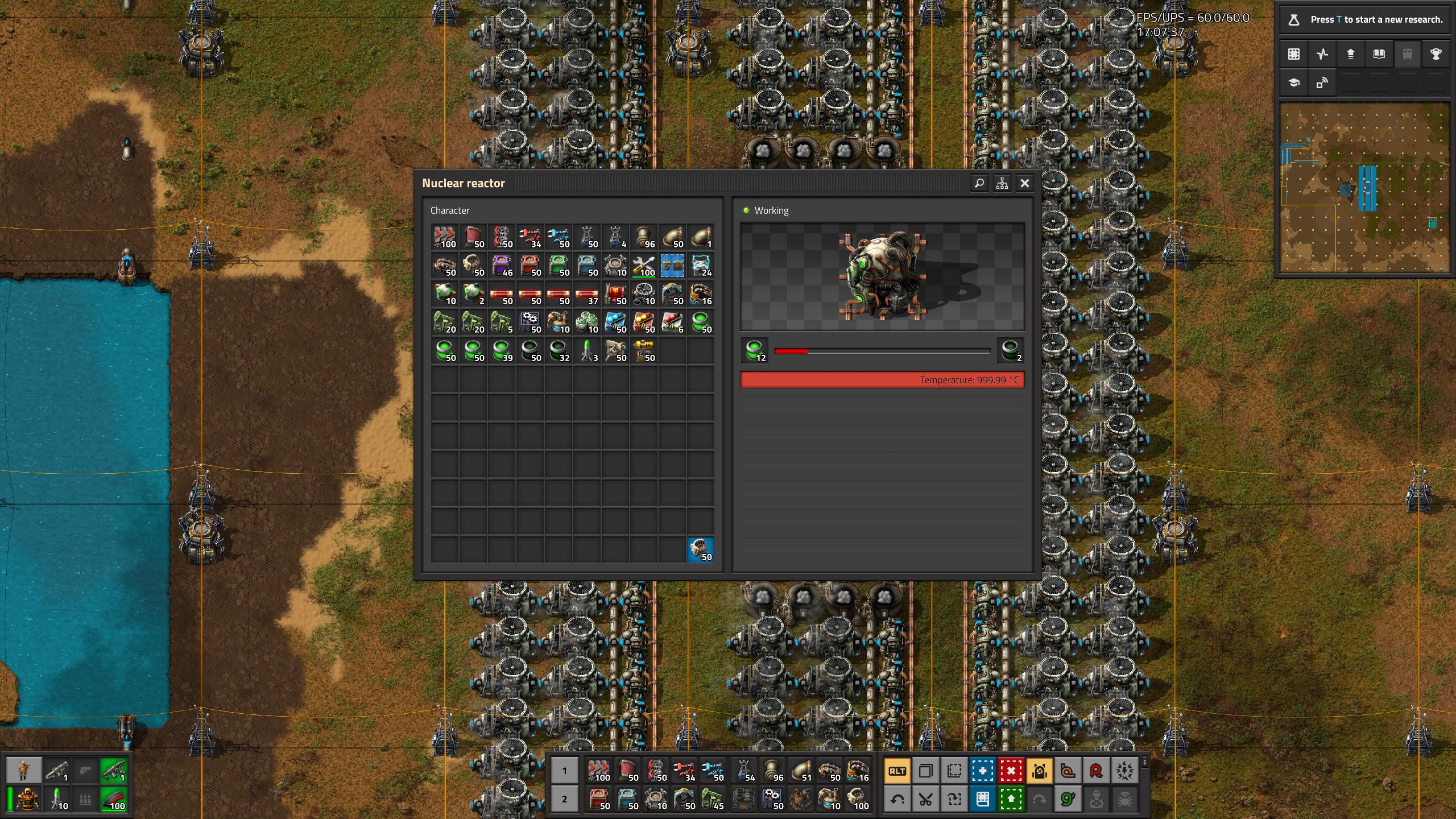Toggle the ALT mode shortcut button
Screen dimensions: 1456x819
coord(897,771)
